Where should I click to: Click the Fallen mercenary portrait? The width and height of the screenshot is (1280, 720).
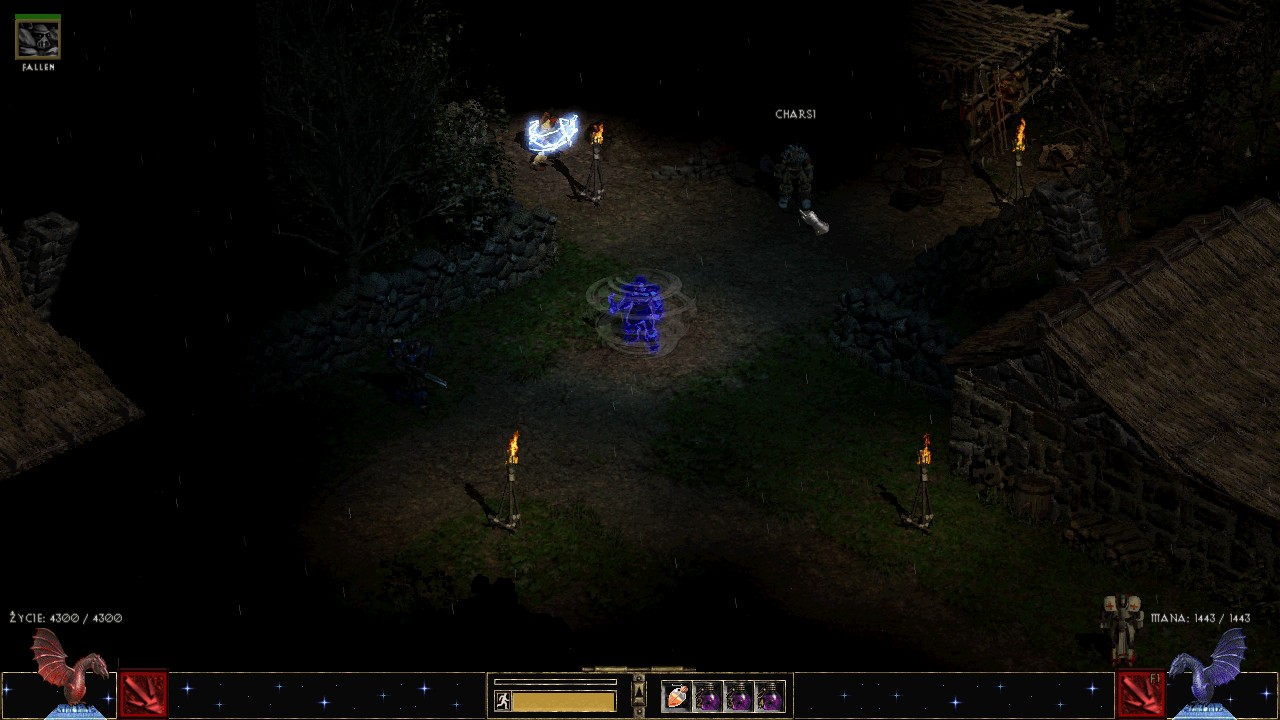point(38,39)
